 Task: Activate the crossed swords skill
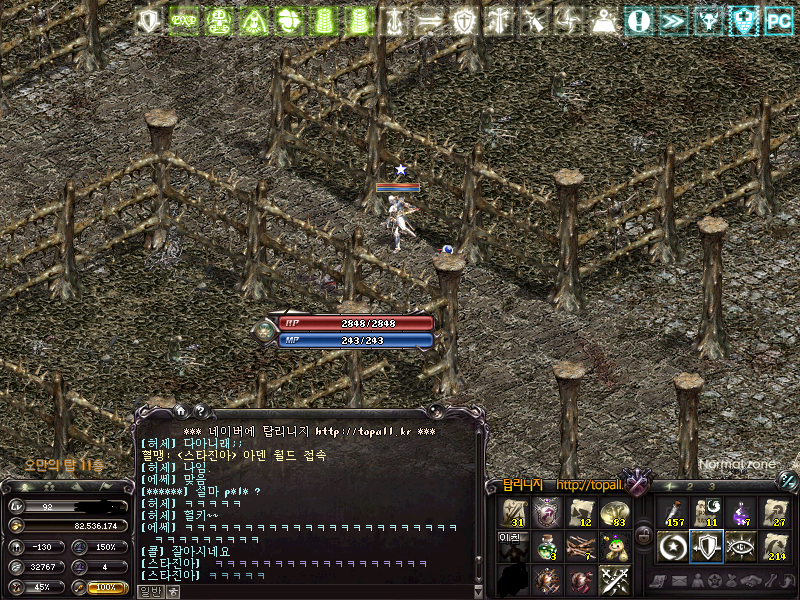pos(615,579)
